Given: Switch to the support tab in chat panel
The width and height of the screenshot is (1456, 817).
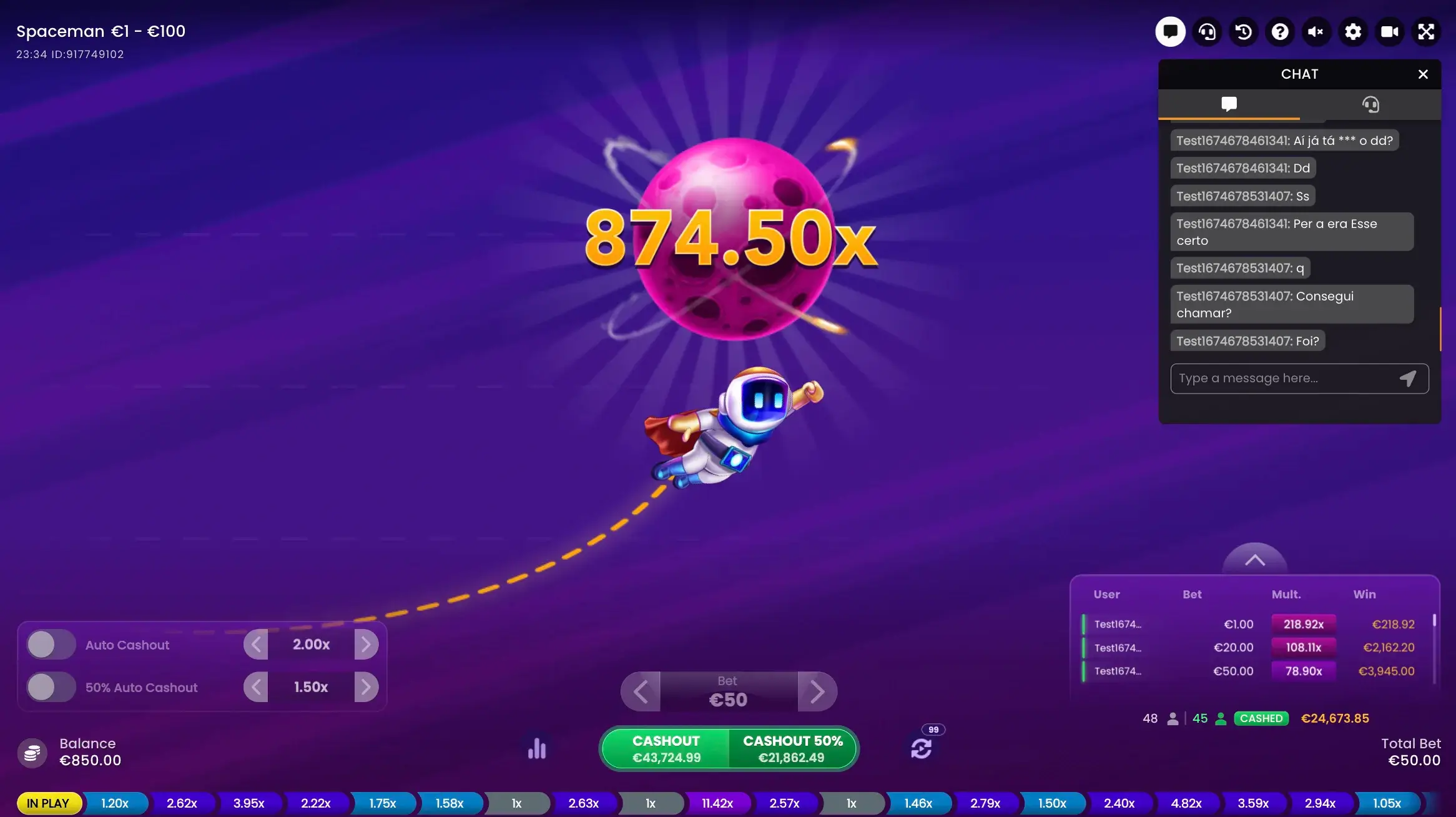Looking at the screenshot, I should [1370, 104].
